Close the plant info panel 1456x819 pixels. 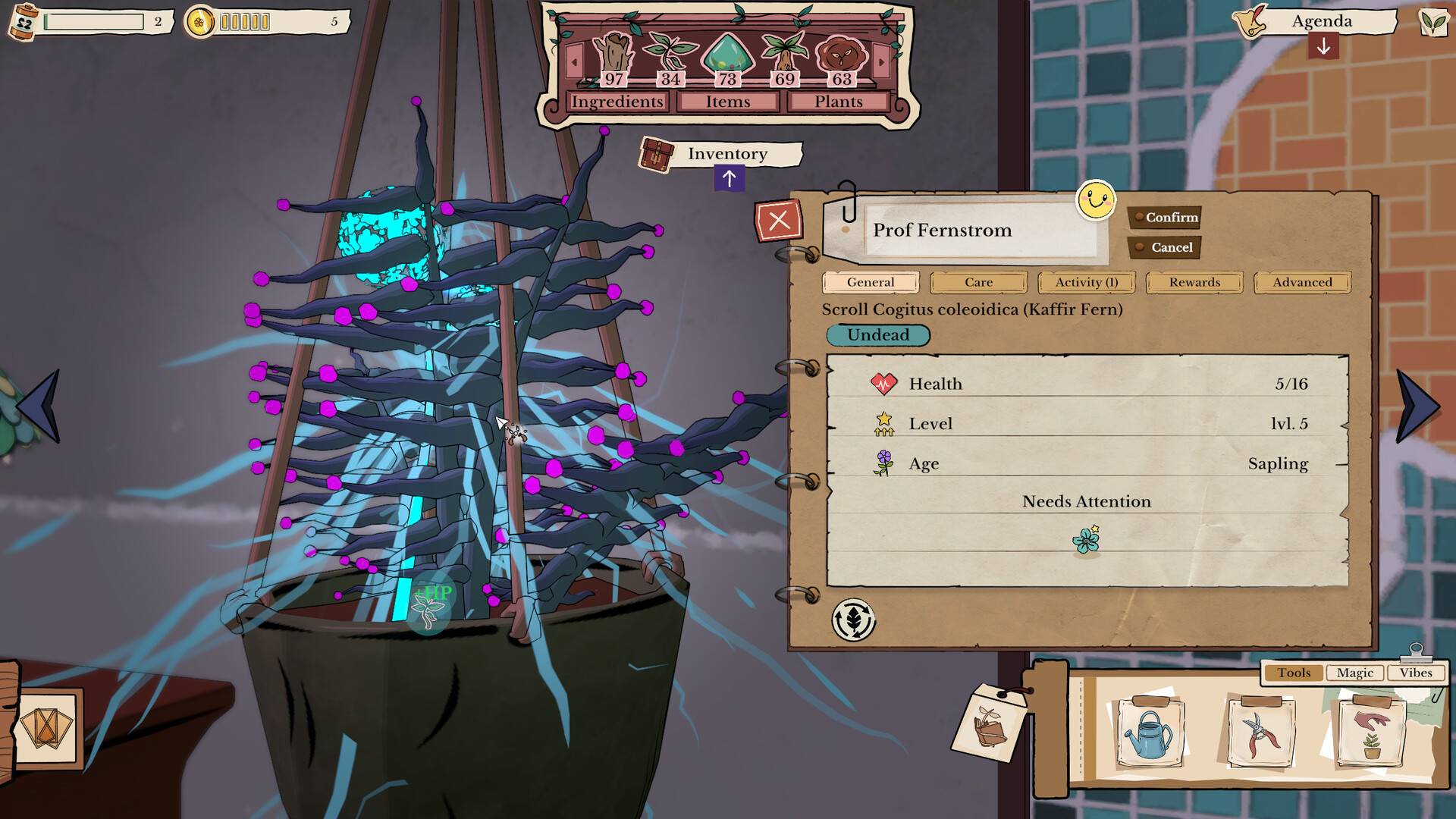(779, 221)
